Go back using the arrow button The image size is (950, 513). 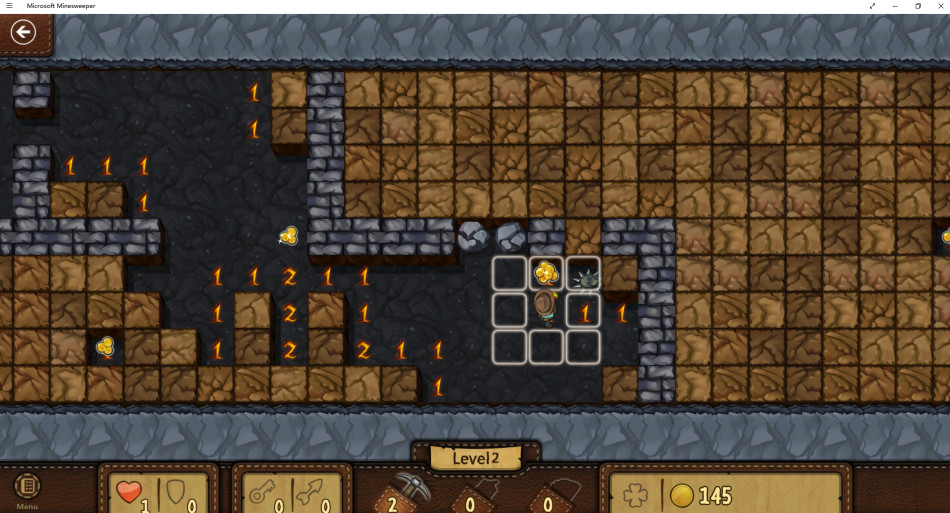point(22,32)
